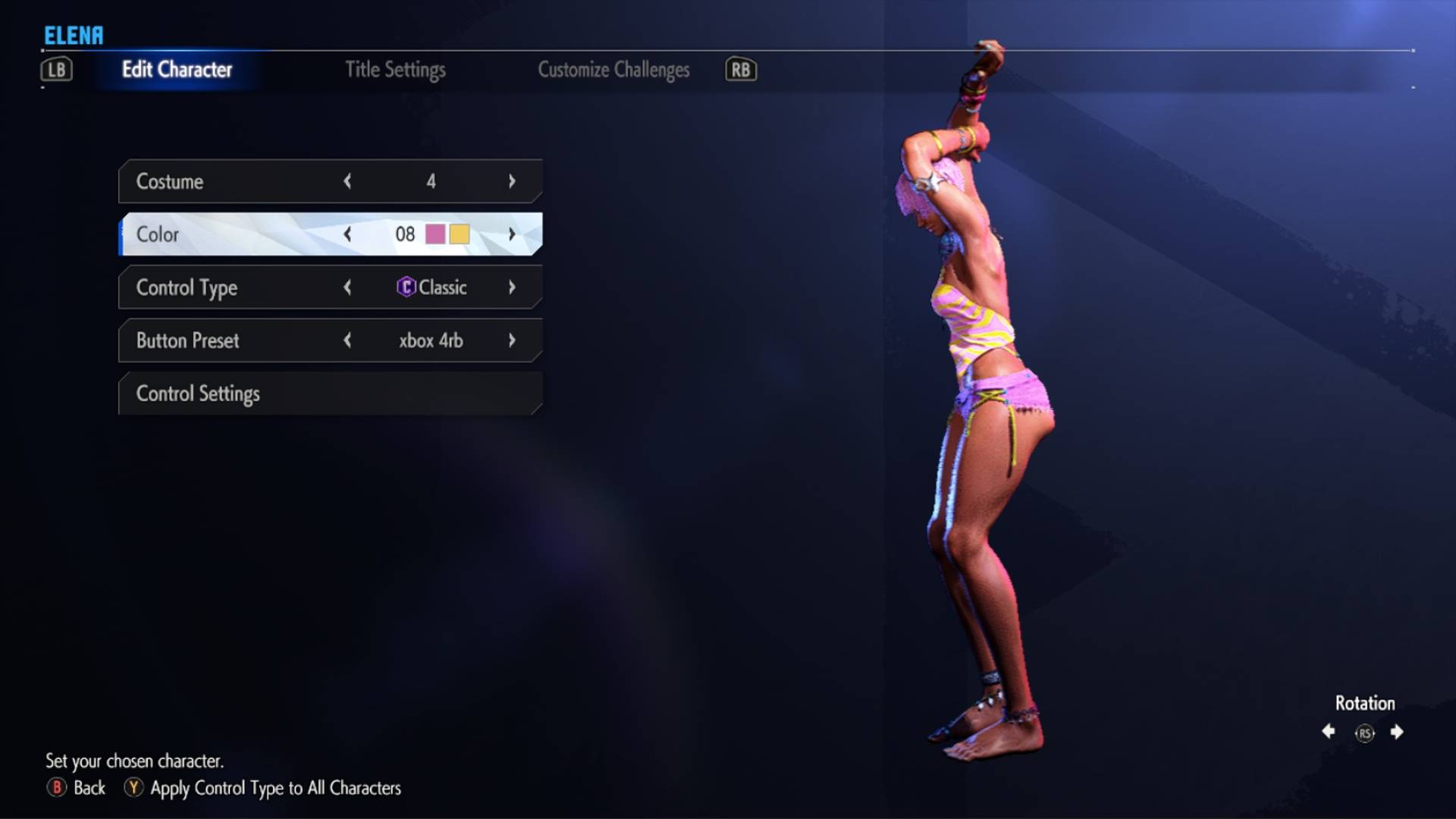This screenshot has height=819, width=1456.
Task: Pick the previous Button Preset
Action: tap(347, 340)
